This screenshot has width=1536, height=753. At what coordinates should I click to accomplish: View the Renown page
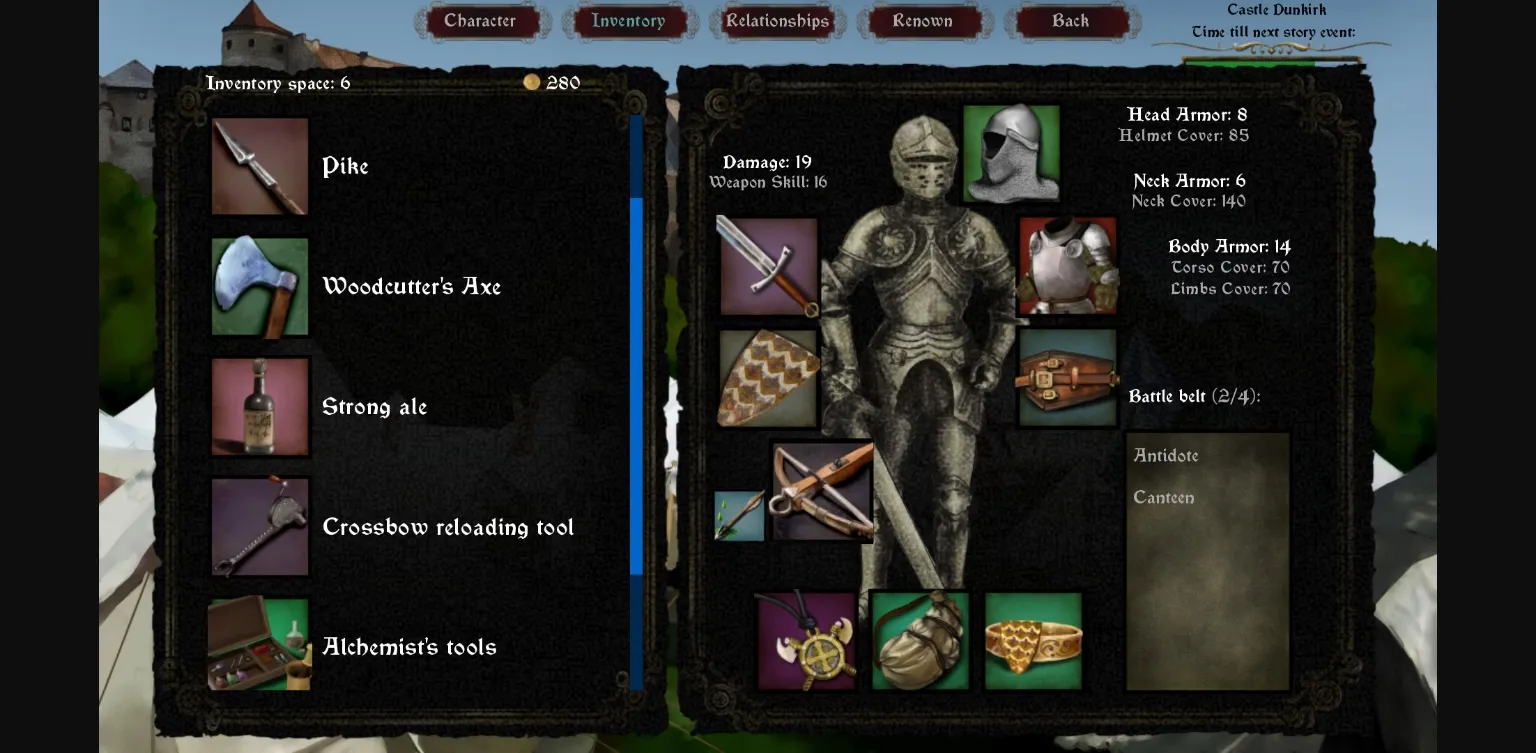[922, 20]
